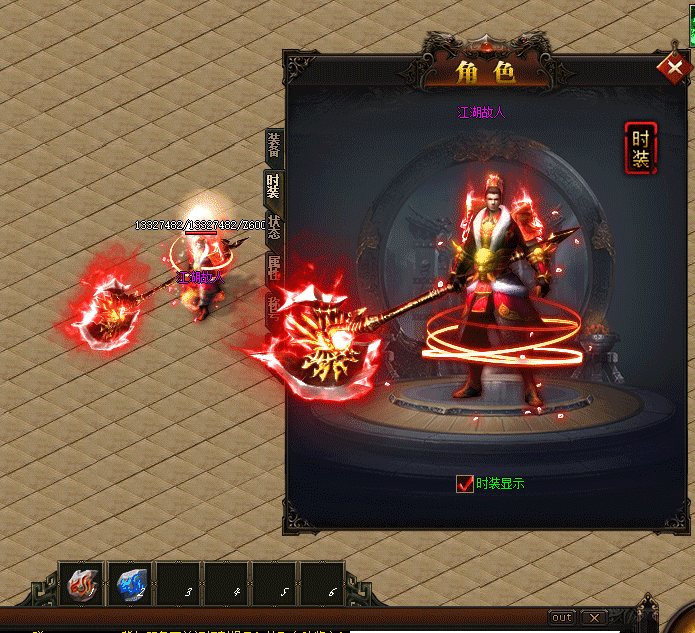Screen dimensions: 695x633
Task: Click the out button
Action: click(562, 617)
